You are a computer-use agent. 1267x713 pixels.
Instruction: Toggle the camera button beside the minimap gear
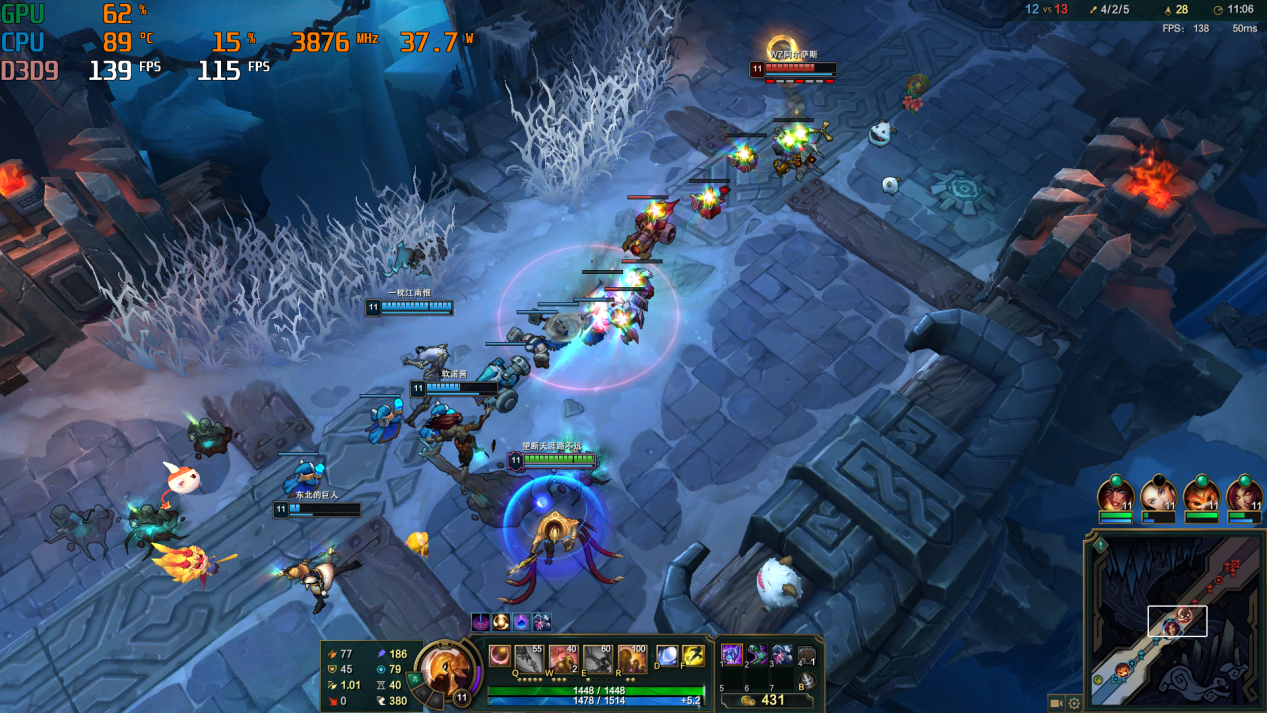[1056, 703]
